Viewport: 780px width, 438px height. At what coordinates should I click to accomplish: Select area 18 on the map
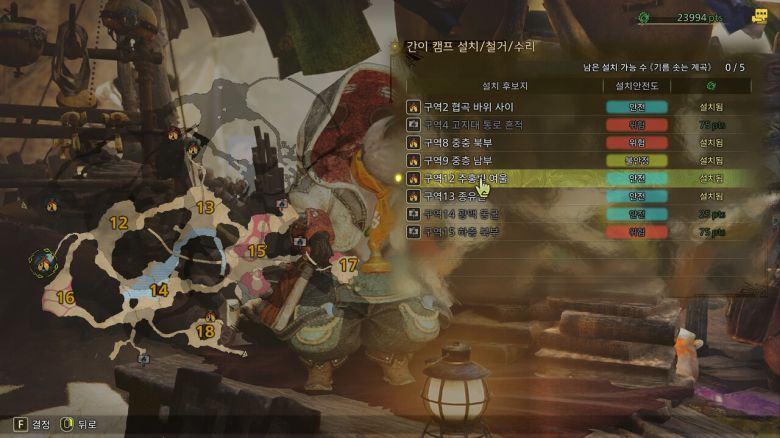point(205,331)
